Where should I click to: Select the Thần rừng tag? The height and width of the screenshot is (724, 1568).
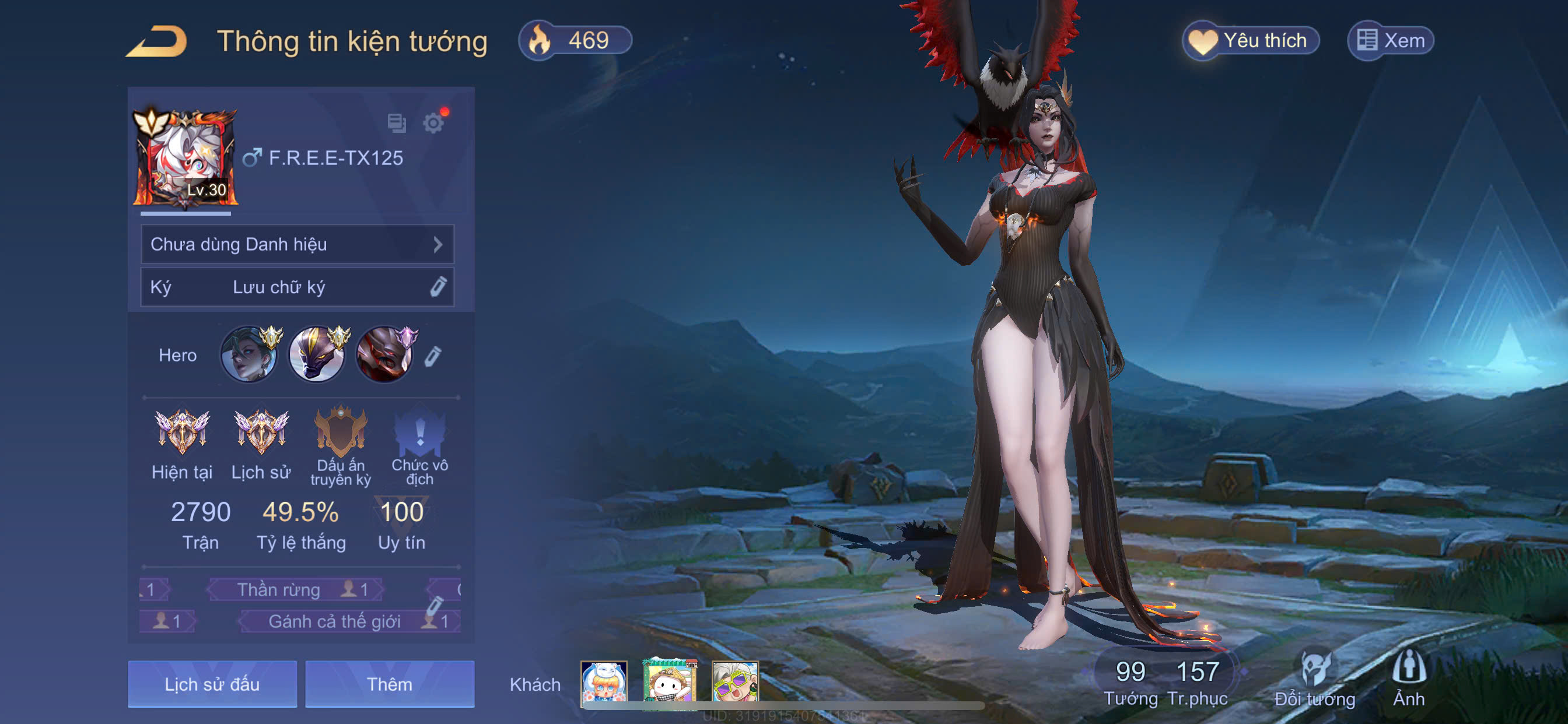click(295, 589)
